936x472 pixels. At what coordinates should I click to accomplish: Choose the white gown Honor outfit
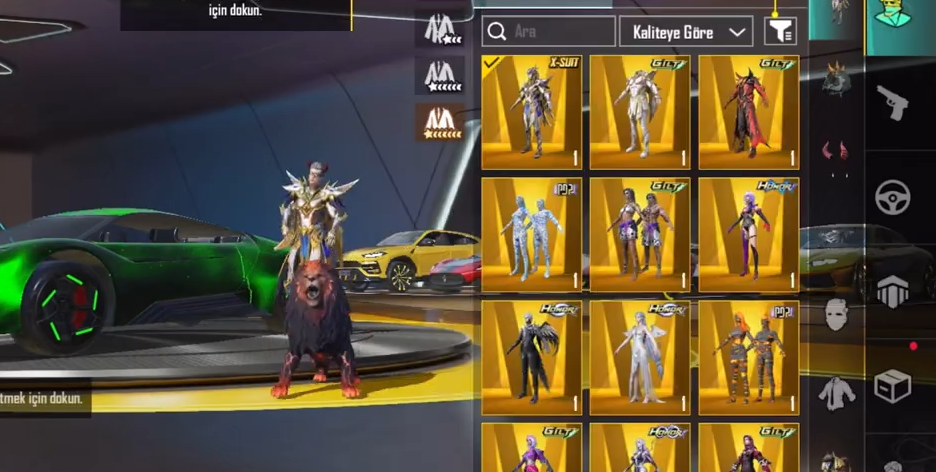pos(639,357)
